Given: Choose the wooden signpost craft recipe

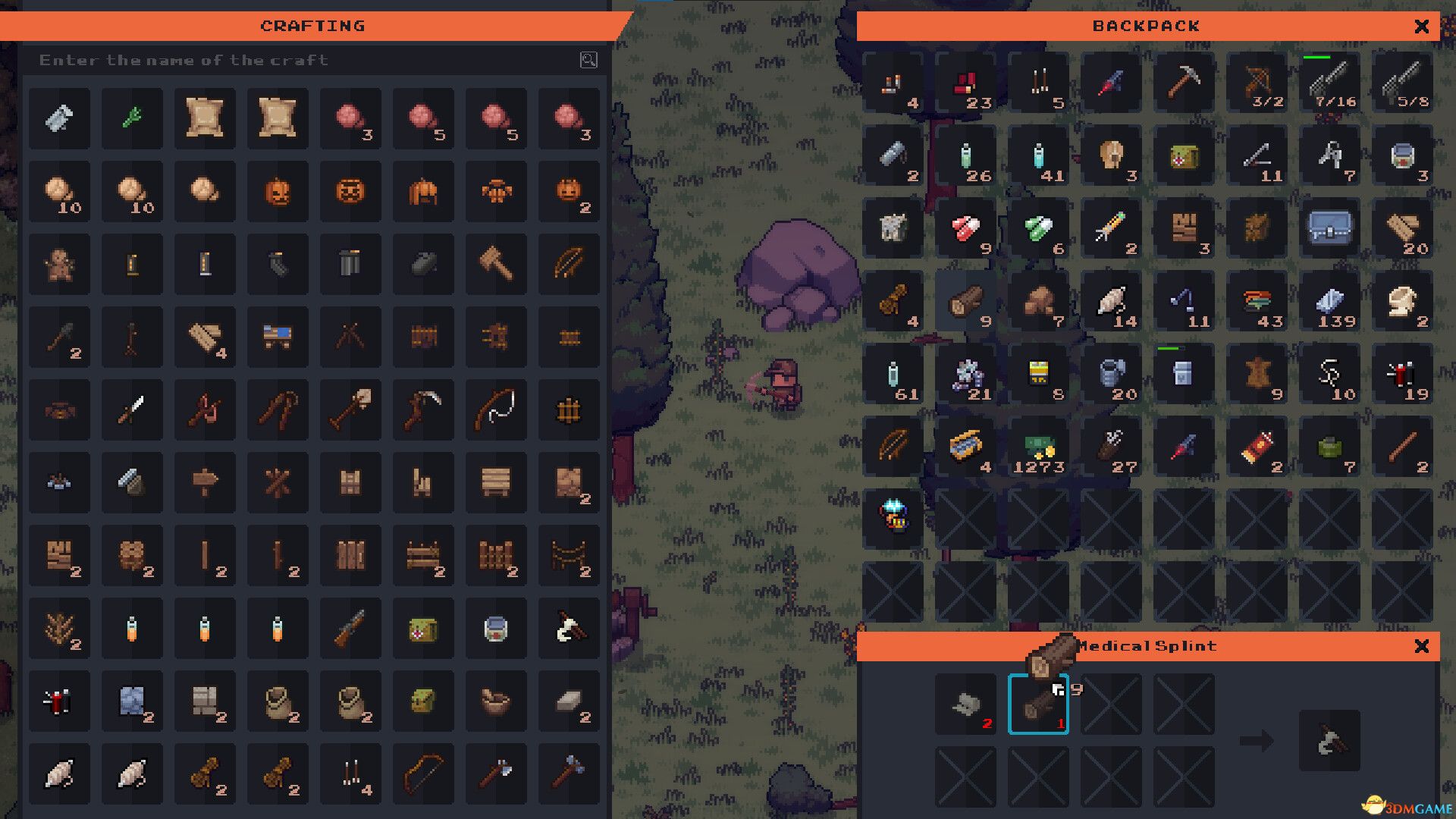Looking at the screenshot, I should (x=205, y=482).
